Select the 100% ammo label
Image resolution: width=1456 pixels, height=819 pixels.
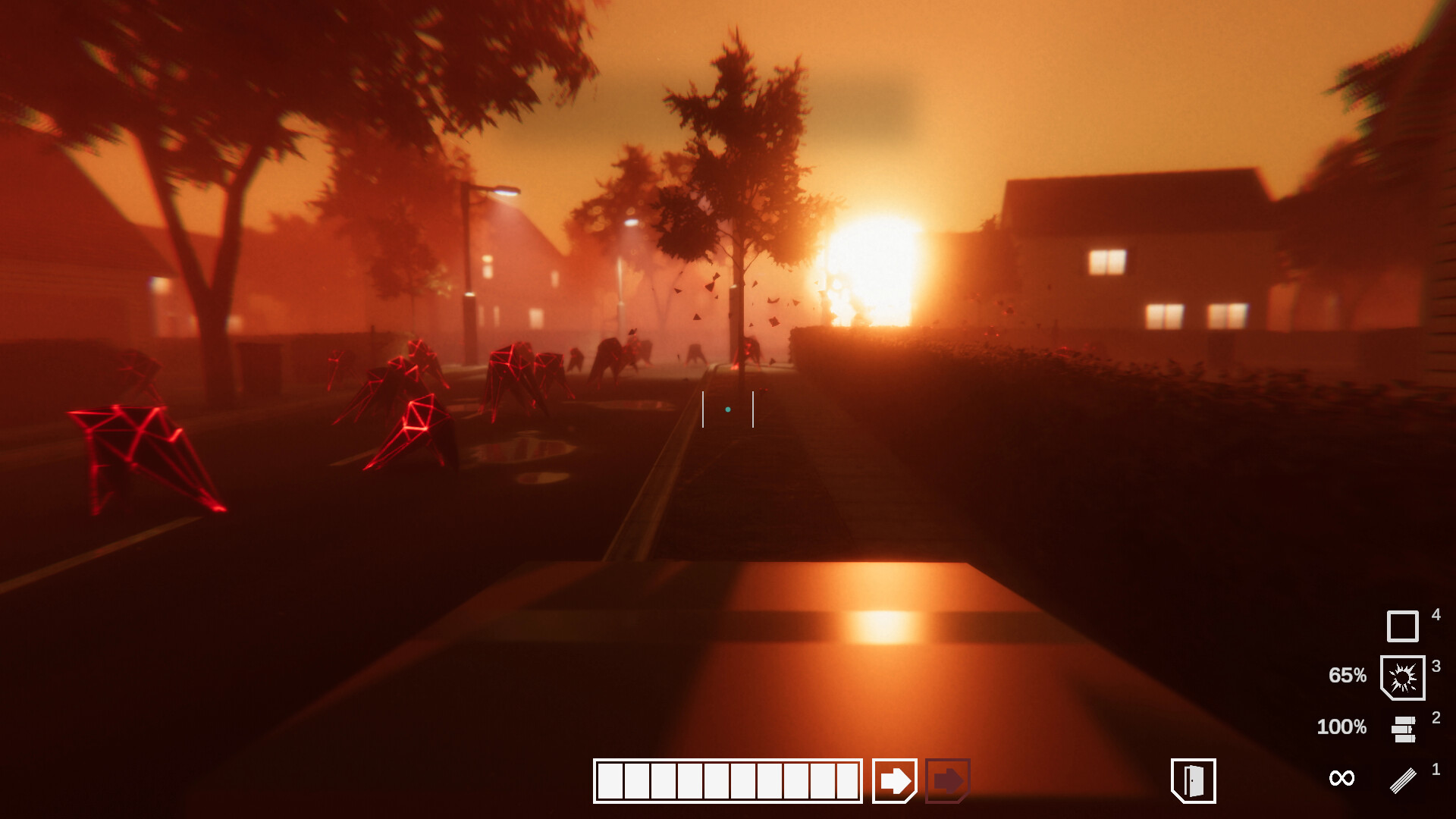click(1343, 726)
